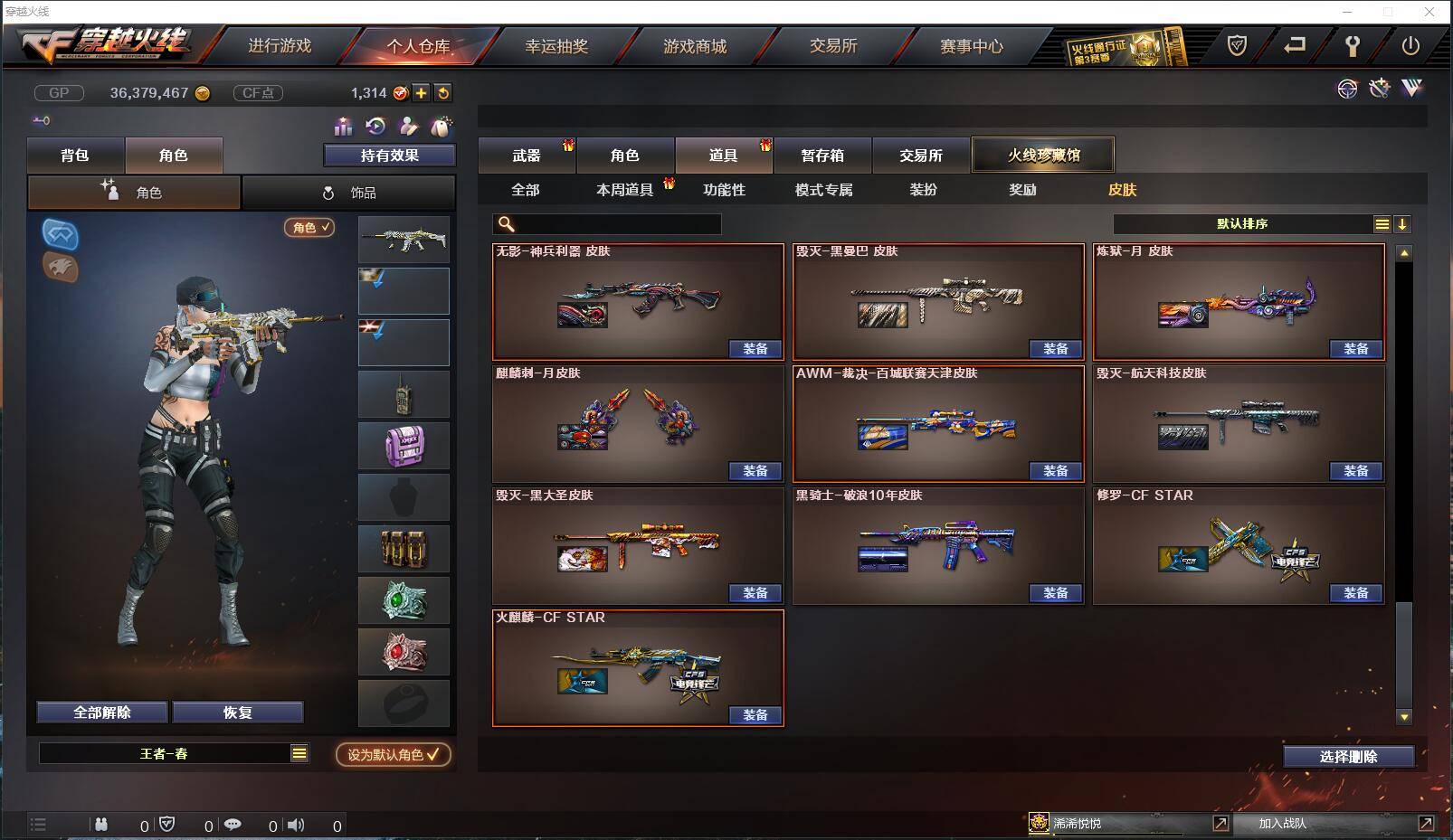The width and height of the screenshot is (1453, 840).
Task: Click the sort direction arrow beside 默认排序
Action: click(x=1403, y=223)
